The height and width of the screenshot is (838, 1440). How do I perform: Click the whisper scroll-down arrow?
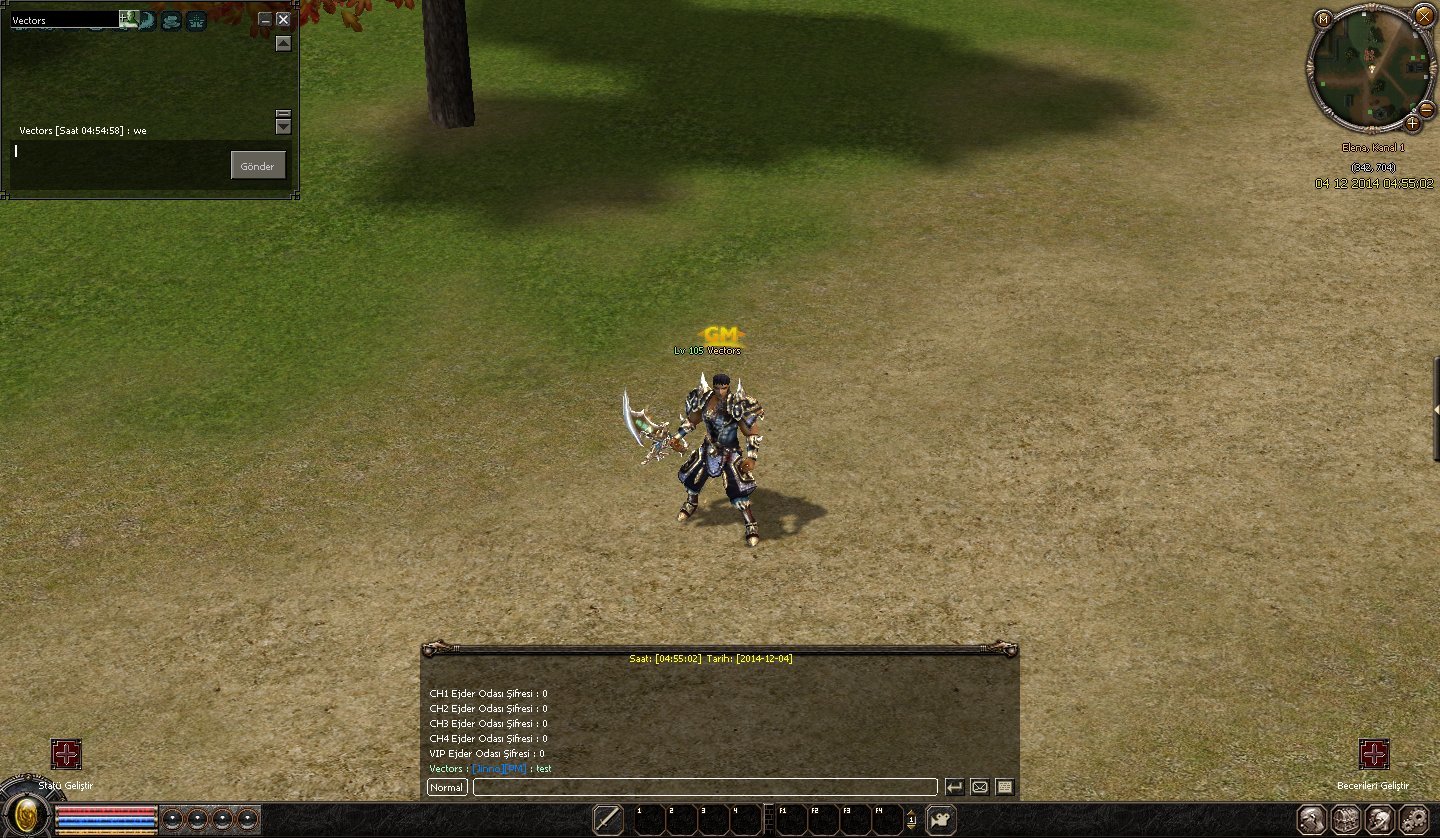(x=283, y=127)
